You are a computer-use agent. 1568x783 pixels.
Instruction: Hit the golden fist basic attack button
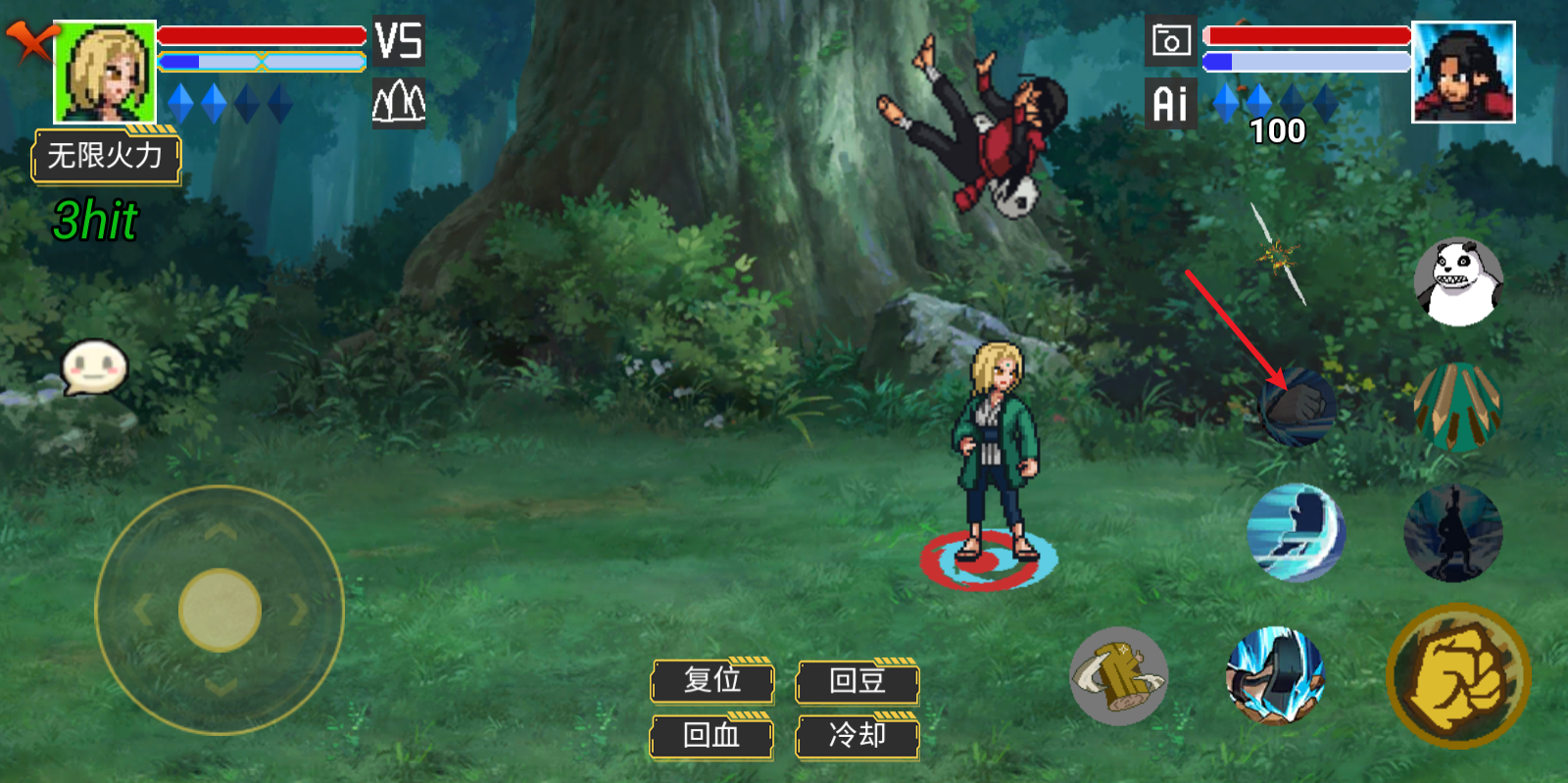click(x=1458, y=676)
